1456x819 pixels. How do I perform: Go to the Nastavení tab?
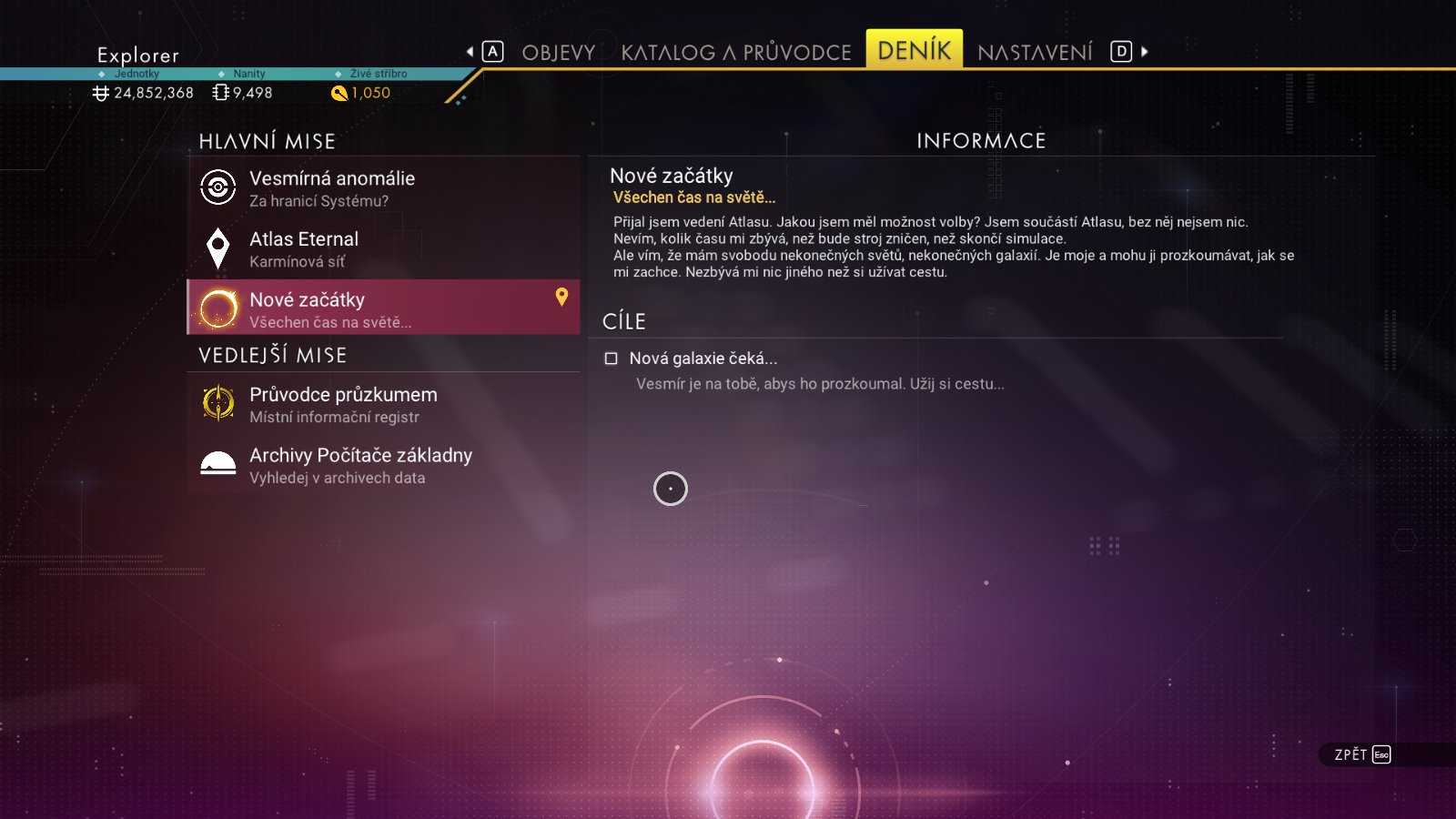(x=1035, y=53)
